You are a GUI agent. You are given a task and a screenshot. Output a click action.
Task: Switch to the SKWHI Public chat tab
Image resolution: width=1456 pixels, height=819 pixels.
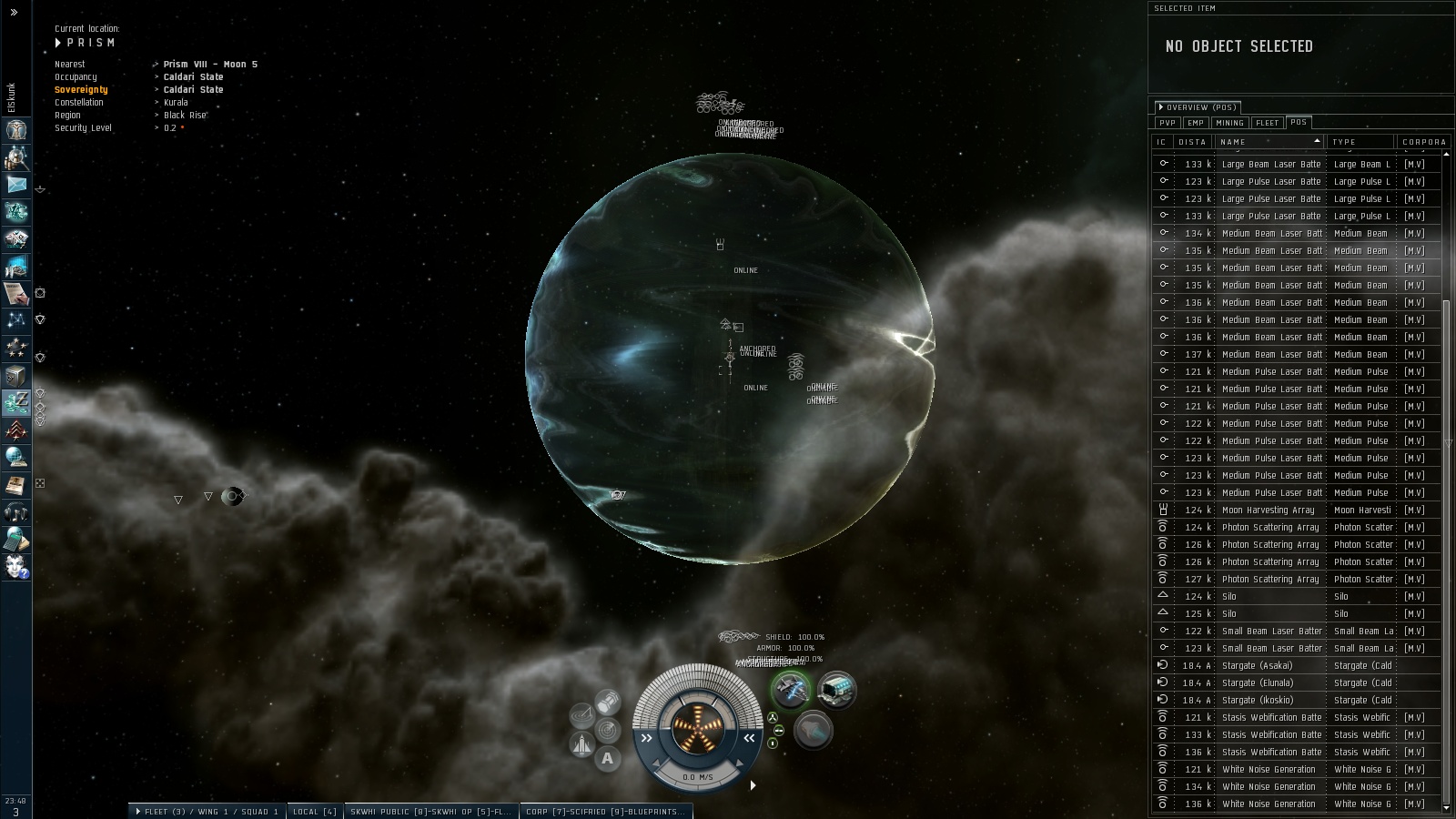click(430, 812)
